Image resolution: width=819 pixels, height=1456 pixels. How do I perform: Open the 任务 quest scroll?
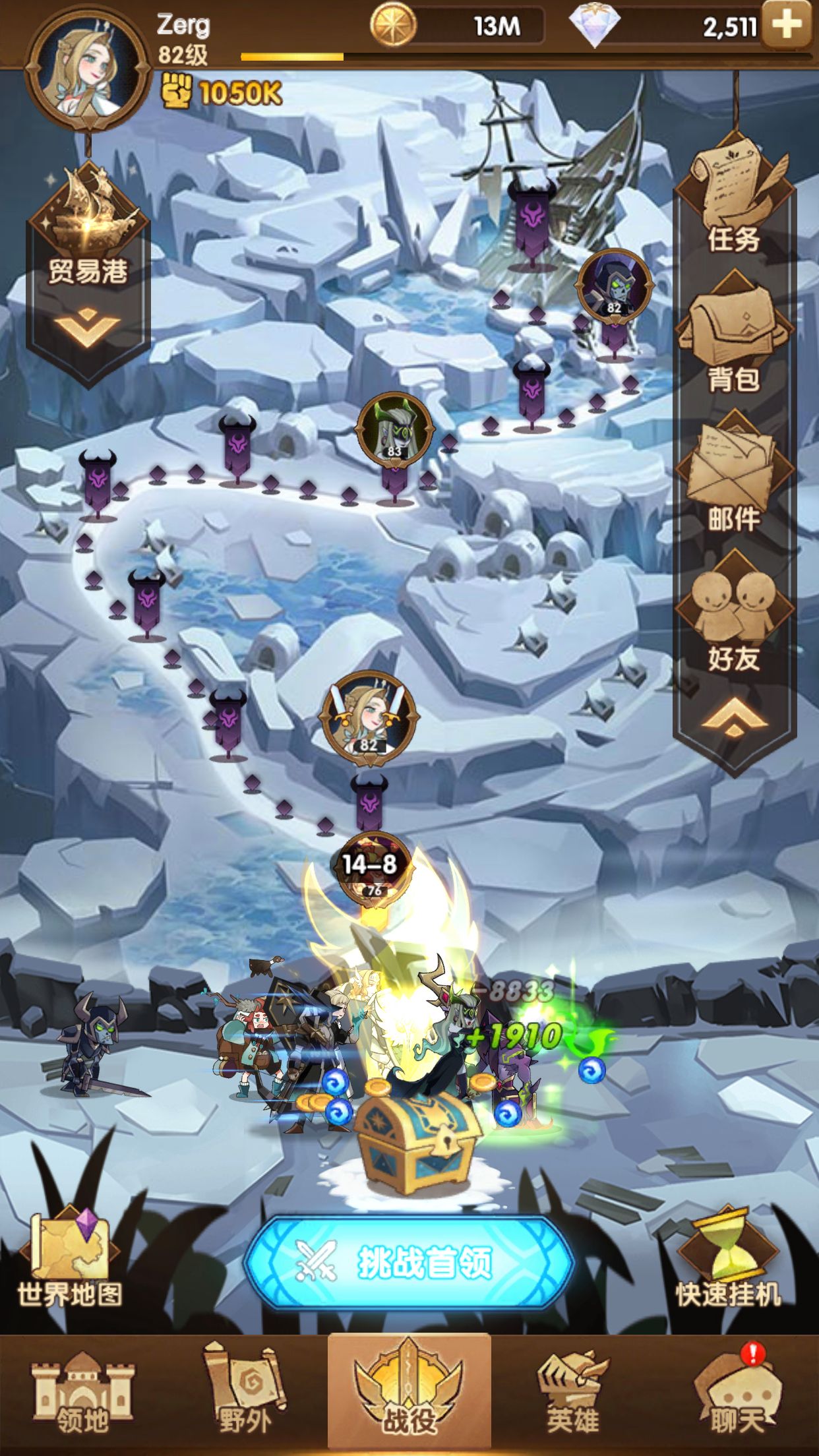735,198
